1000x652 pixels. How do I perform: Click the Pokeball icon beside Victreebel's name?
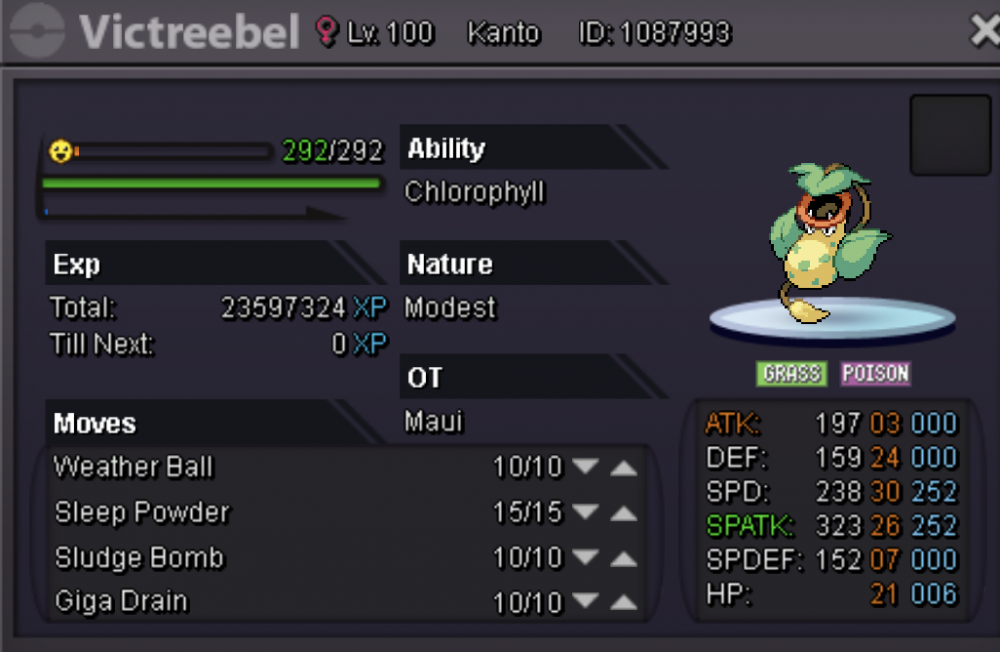pyautogui.click(x=36, y=32)
